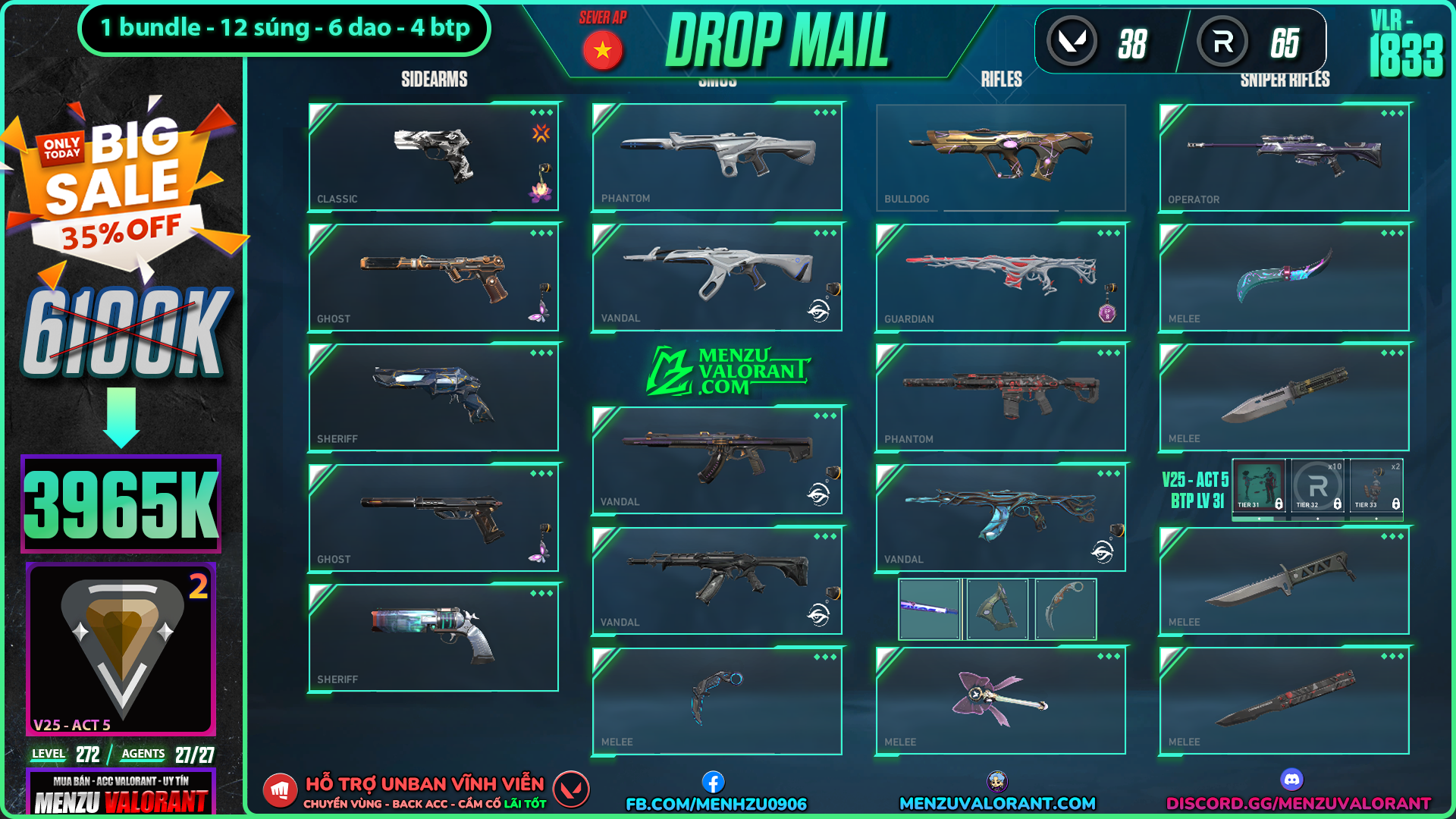
Task: Choose the Operator sniper skin tile
Action: 1284,157
